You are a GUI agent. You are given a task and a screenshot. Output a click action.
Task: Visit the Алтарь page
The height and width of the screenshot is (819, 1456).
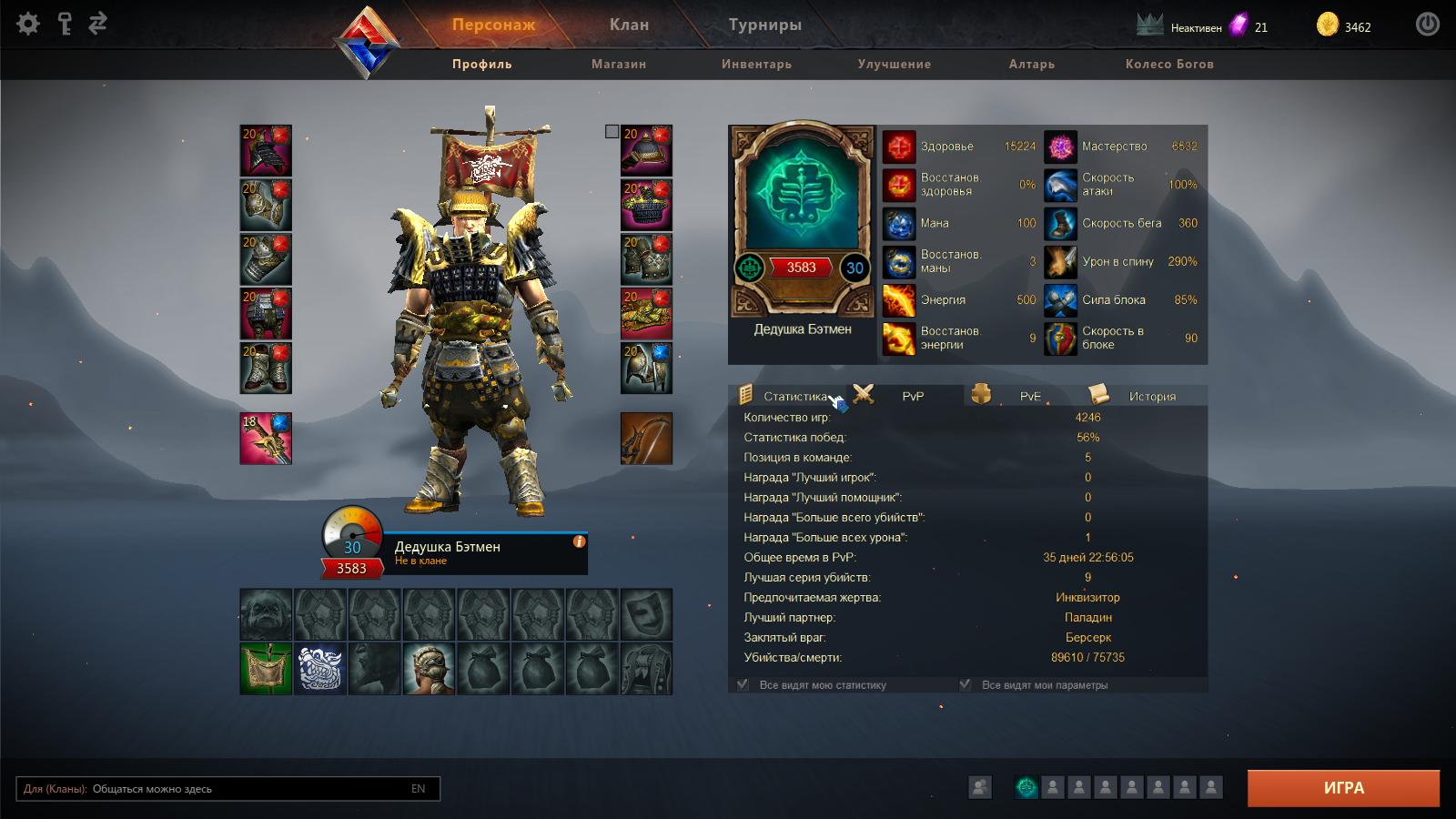[1031, 64]
